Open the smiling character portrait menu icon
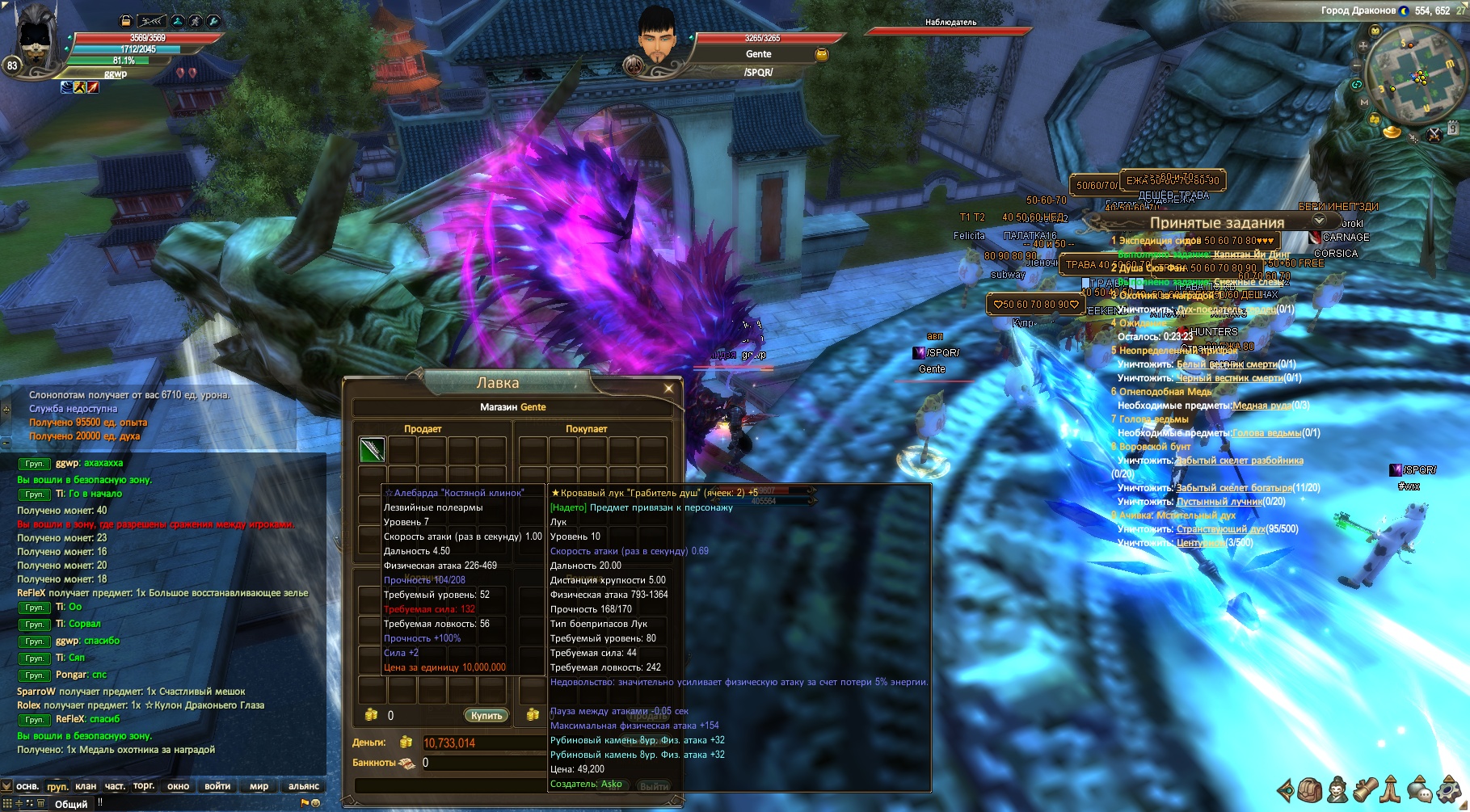 1338,789
